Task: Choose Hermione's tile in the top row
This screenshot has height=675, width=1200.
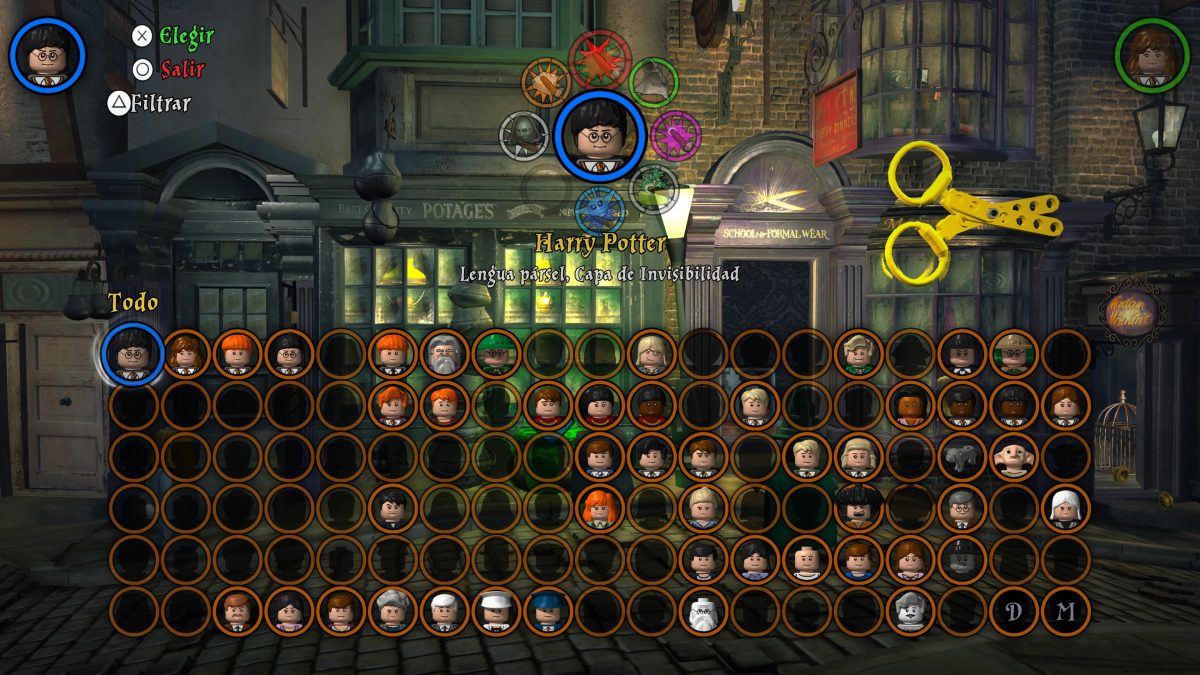Action: (x=185, y=354)
